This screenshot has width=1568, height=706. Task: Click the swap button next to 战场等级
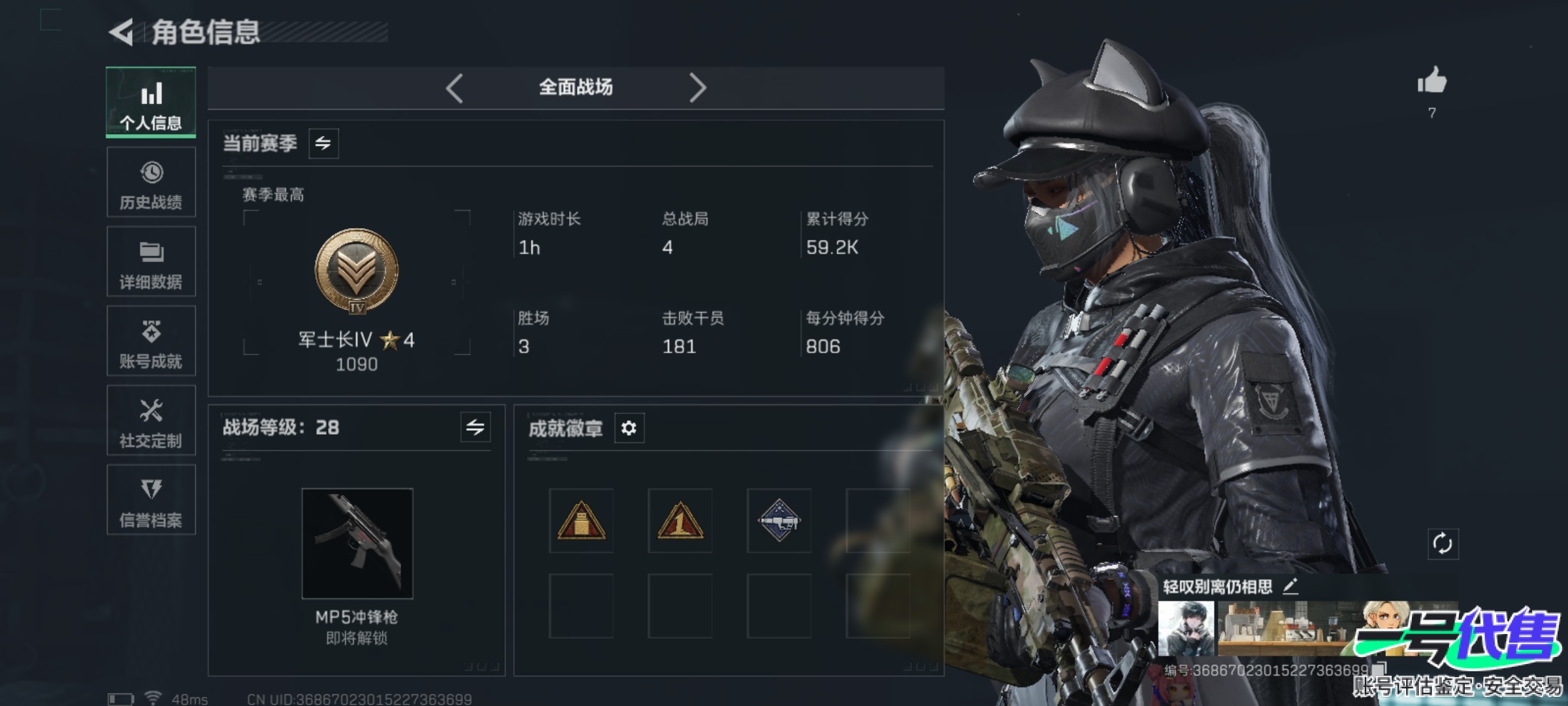[x=475, y=428]
